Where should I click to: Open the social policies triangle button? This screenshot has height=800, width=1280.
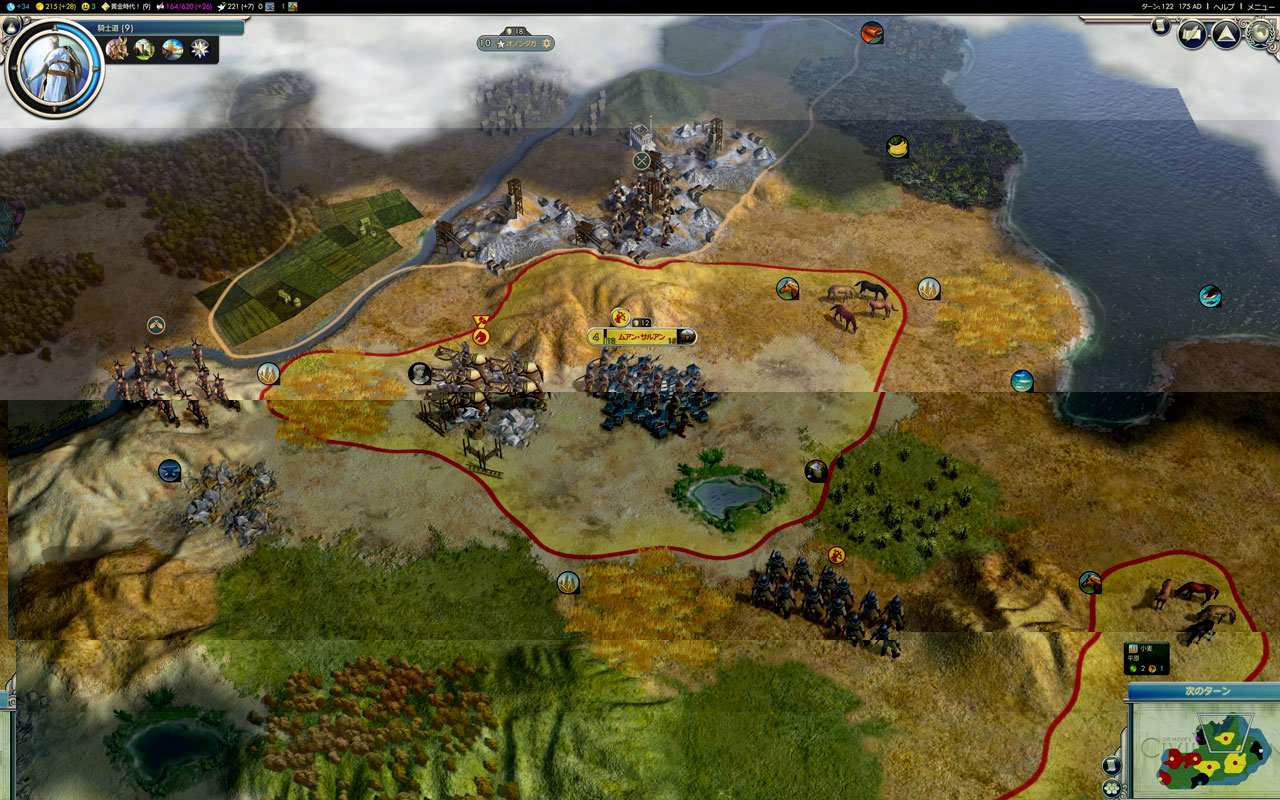pos(1226,35)
